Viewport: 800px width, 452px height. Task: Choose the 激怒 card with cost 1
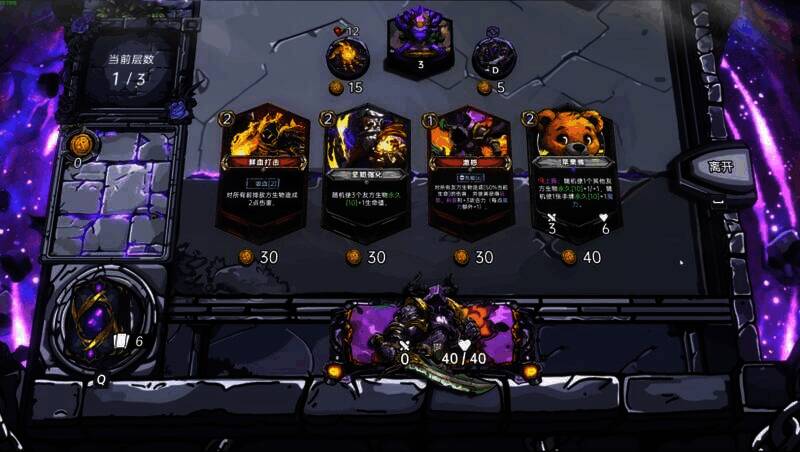(468, 175)
